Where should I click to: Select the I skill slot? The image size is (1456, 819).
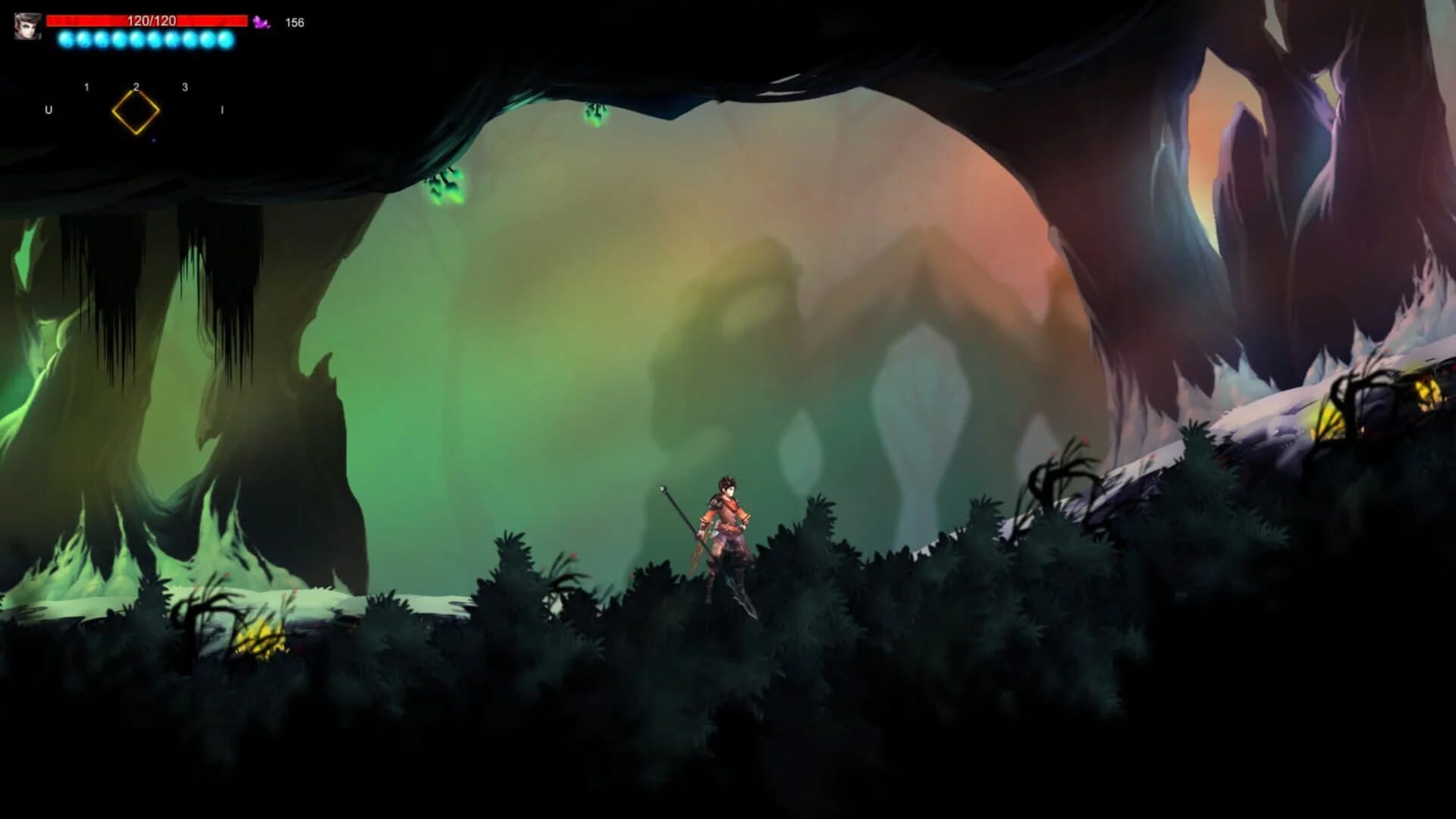pos(222,109)
